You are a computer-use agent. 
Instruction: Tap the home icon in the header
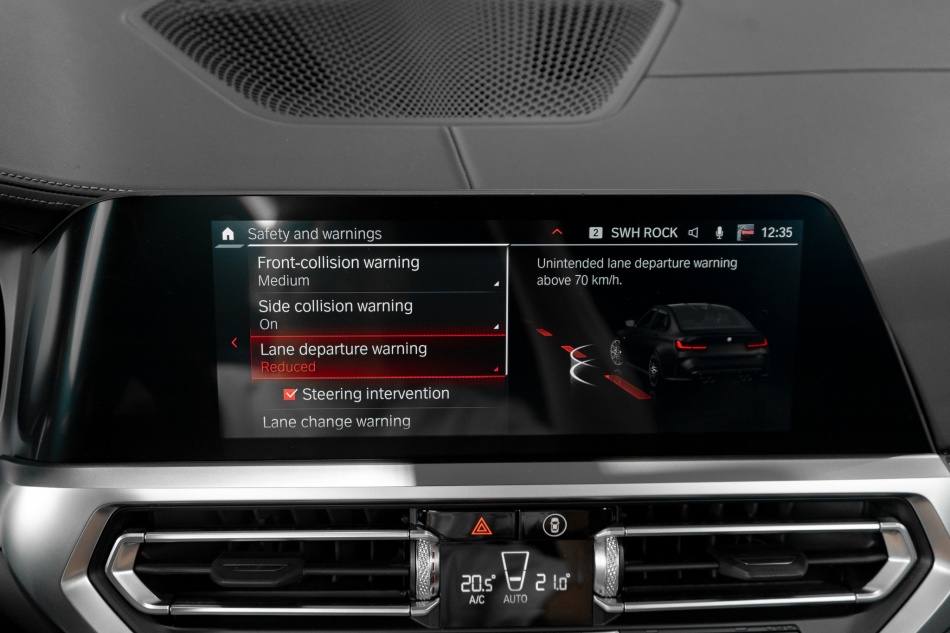[228, 234]
